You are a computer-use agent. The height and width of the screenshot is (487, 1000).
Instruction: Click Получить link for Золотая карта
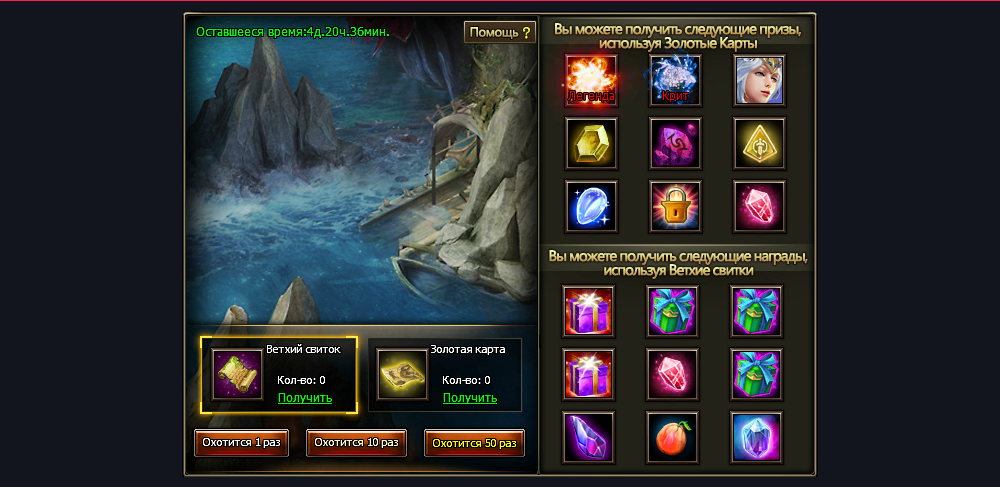pyautogui.click(x=469, y=398)
